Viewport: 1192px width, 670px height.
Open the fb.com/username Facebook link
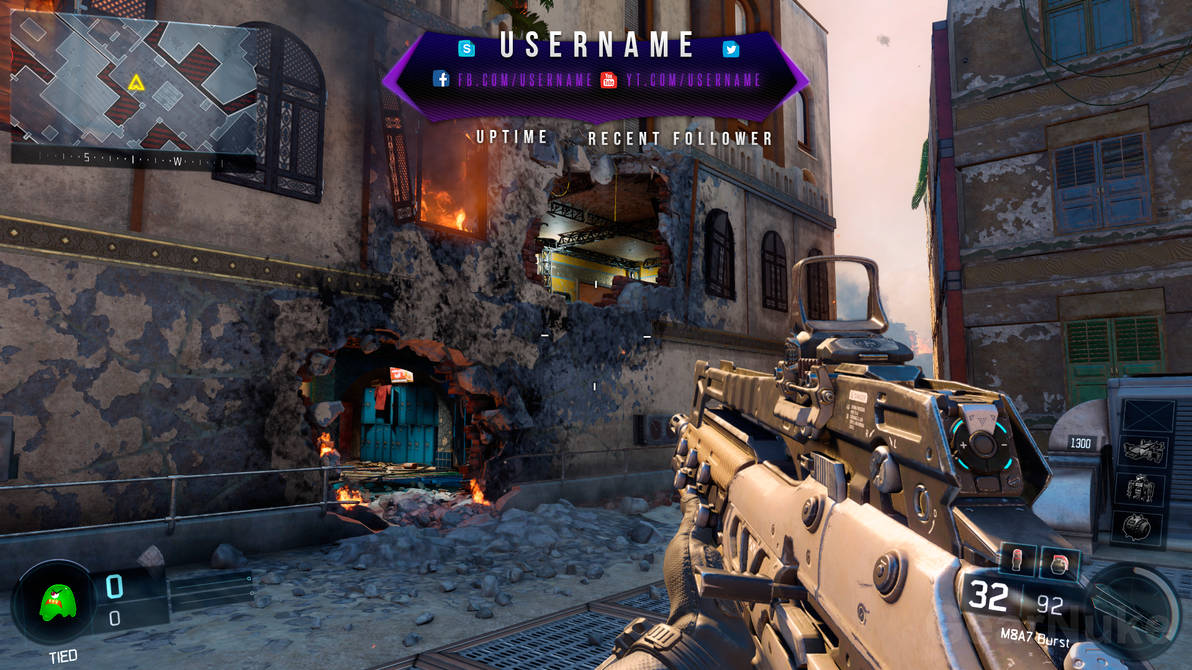pyautogui.click(x=514, y=80)
